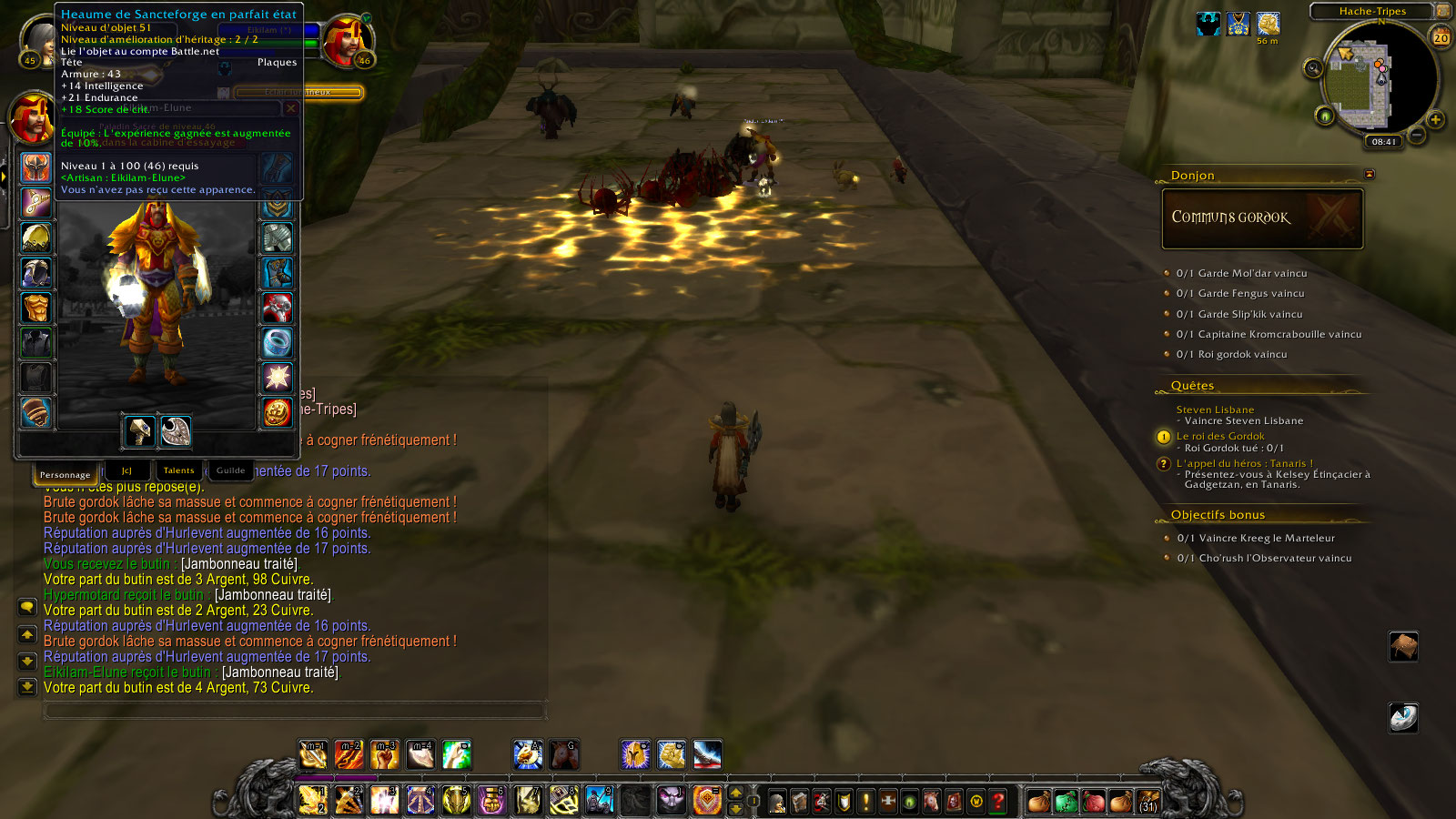Click the chat input field
Viewport: 1456px width, 819px height.
294,710
